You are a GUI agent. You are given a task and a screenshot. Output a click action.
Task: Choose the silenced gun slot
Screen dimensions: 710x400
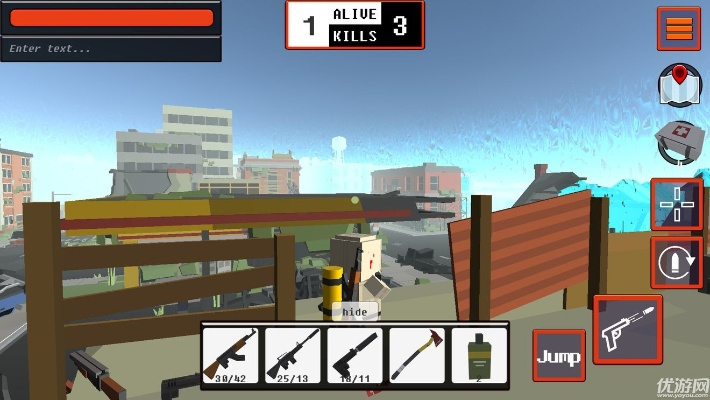[x=355, y=354]
